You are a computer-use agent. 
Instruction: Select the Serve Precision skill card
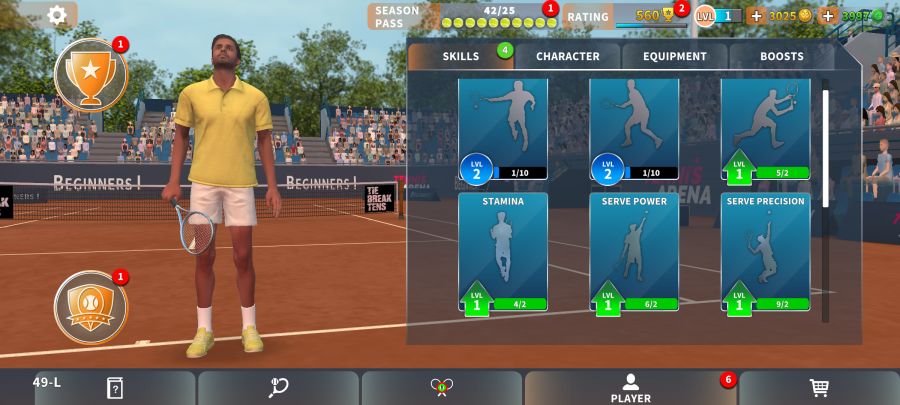click(x=766, y=253)
